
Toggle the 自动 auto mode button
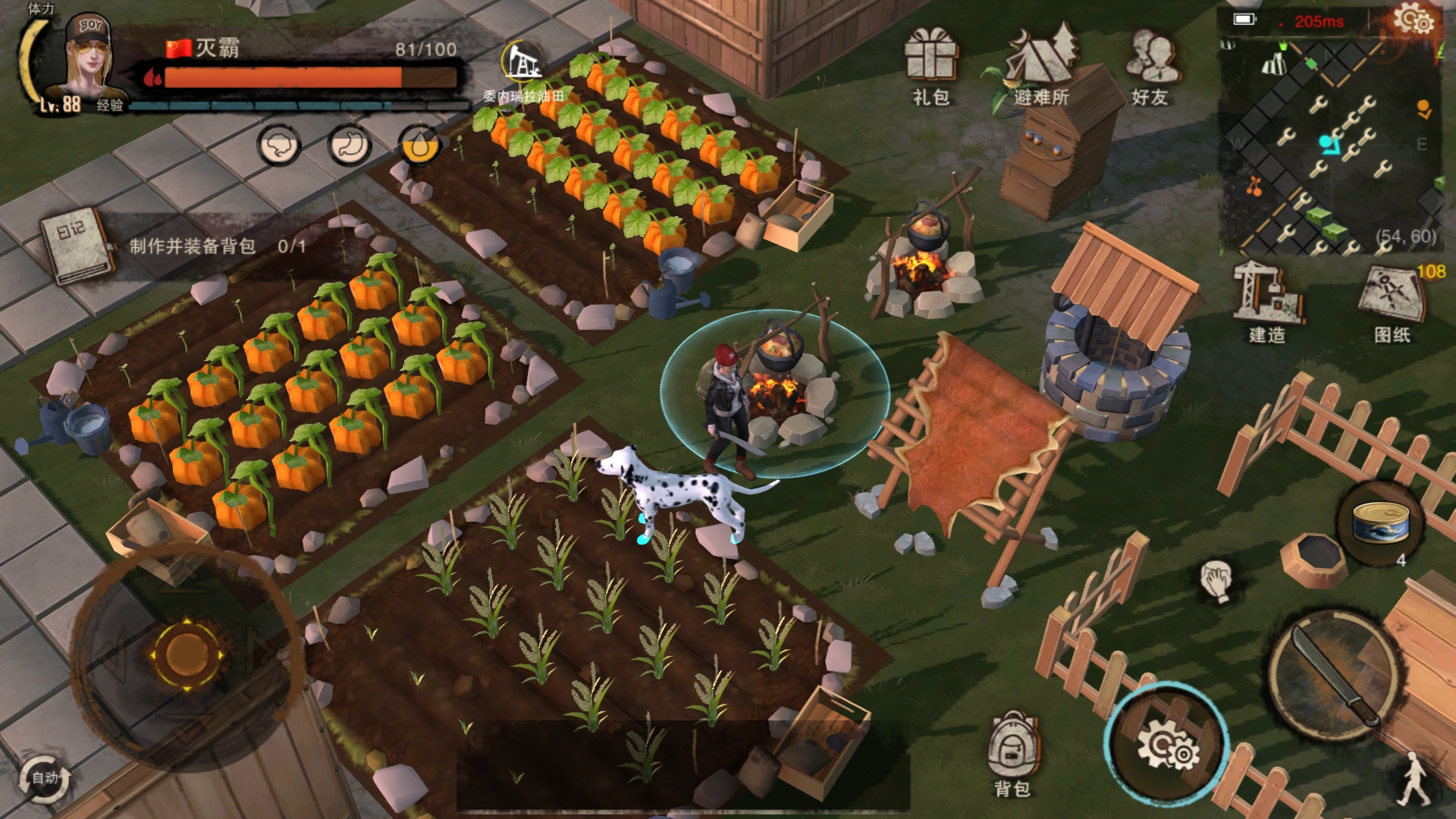[x=45, y=778]
